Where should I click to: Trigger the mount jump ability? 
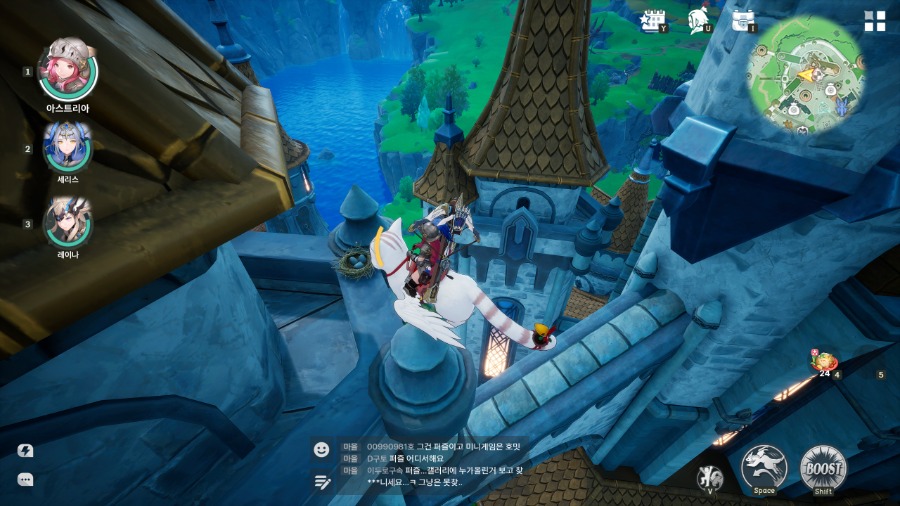764,467
